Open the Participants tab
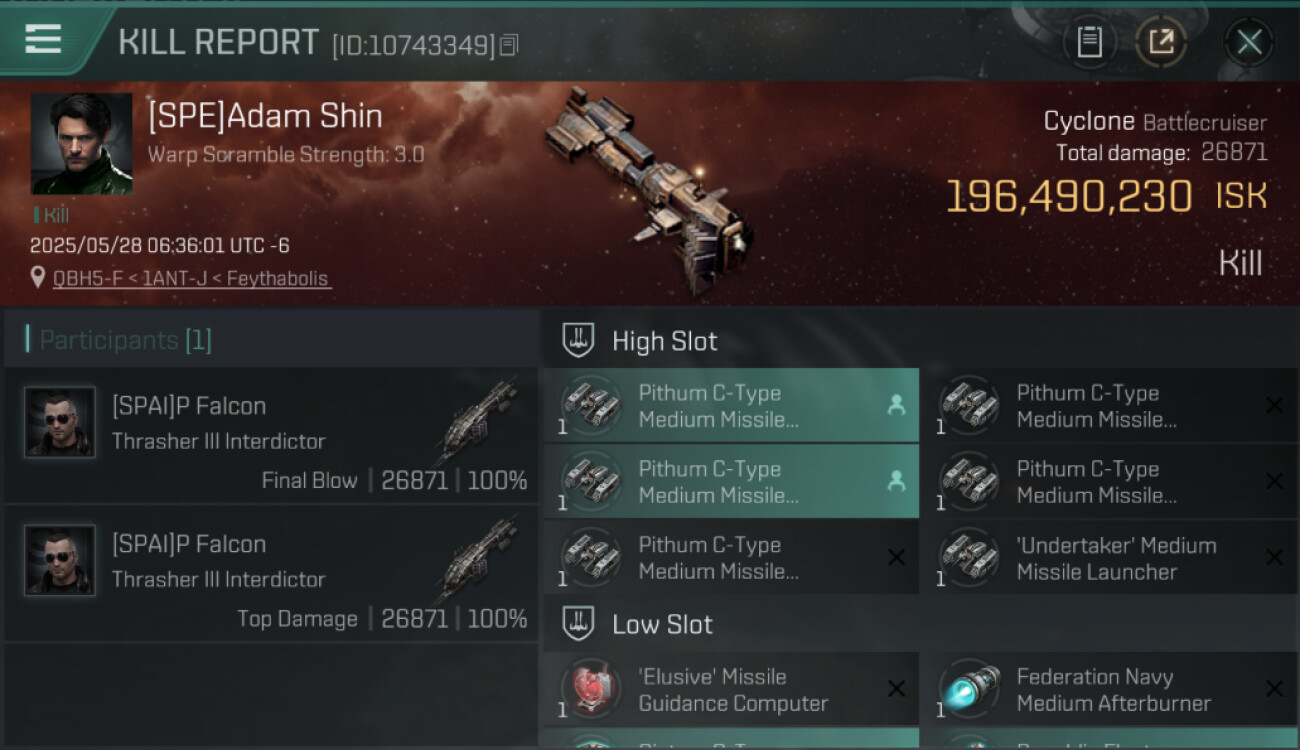 pos(125,340)
